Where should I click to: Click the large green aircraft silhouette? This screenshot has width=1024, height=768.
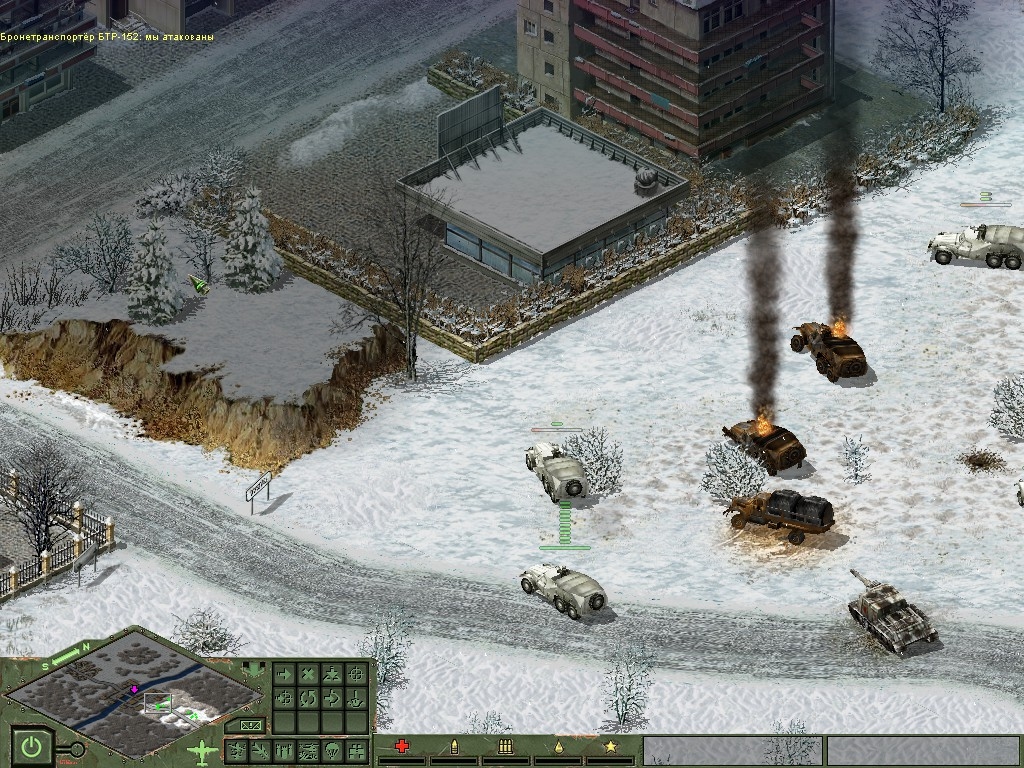(202, 751)
